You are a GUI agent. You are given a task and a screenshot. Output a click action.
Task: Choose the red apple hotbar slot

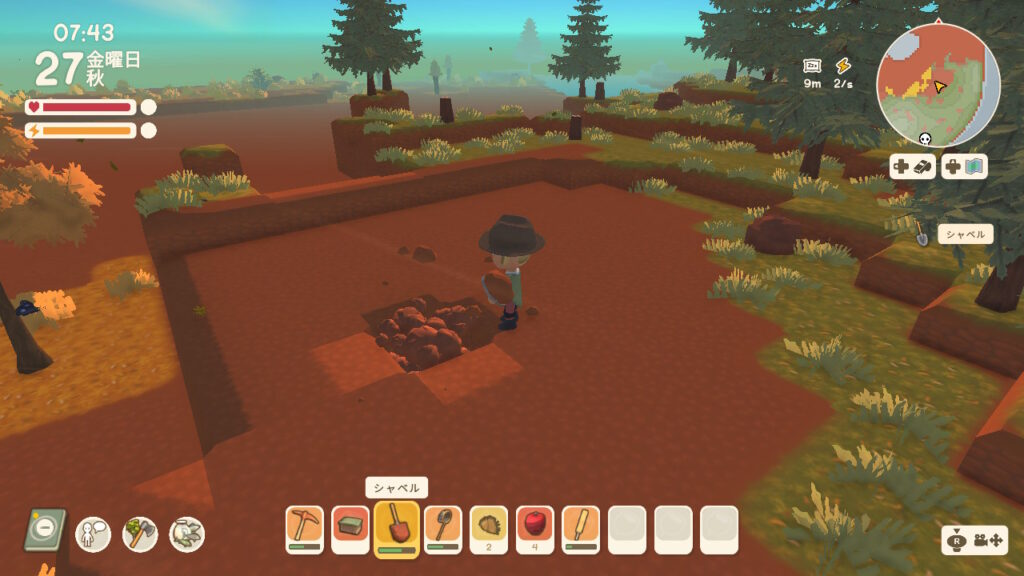coord(535,529)
